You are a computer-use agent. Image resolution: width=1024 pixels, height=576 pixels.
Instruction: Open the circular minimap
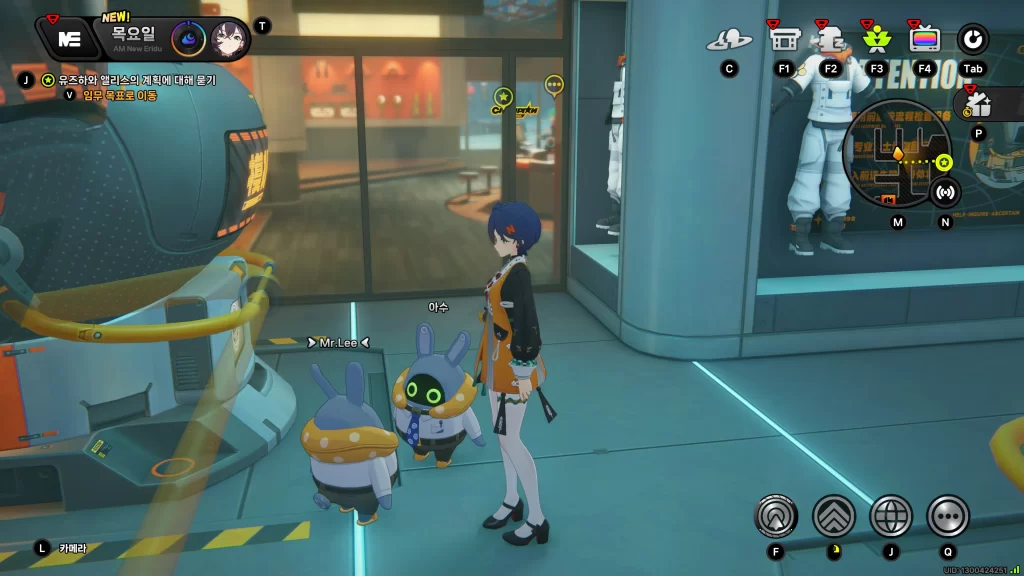tap(896, 153)
